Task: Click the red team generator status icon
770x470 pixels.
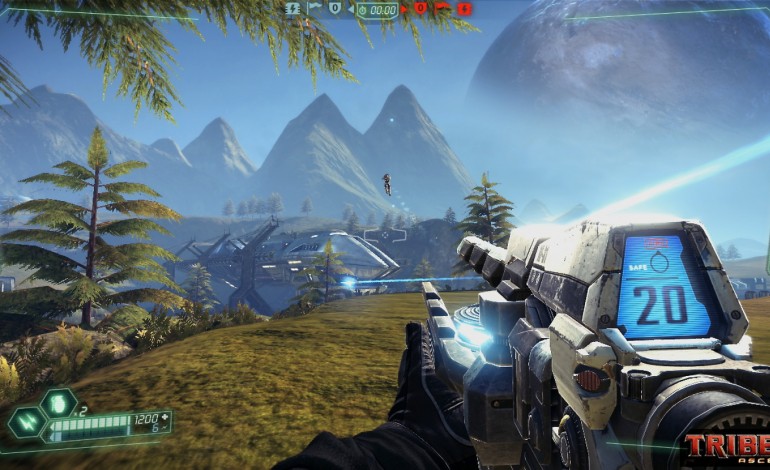Action: point(465,9)
